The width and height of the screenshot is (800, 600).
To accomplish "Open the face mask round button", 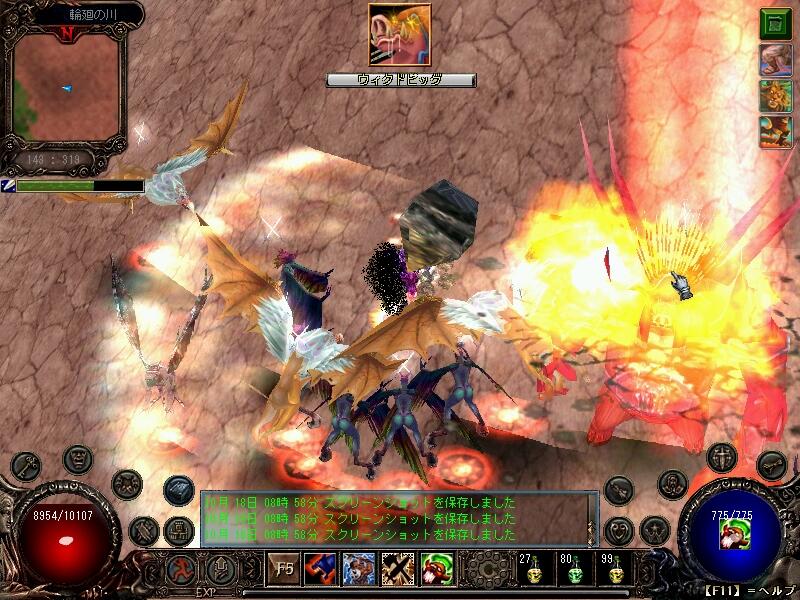I will (78, 459).
